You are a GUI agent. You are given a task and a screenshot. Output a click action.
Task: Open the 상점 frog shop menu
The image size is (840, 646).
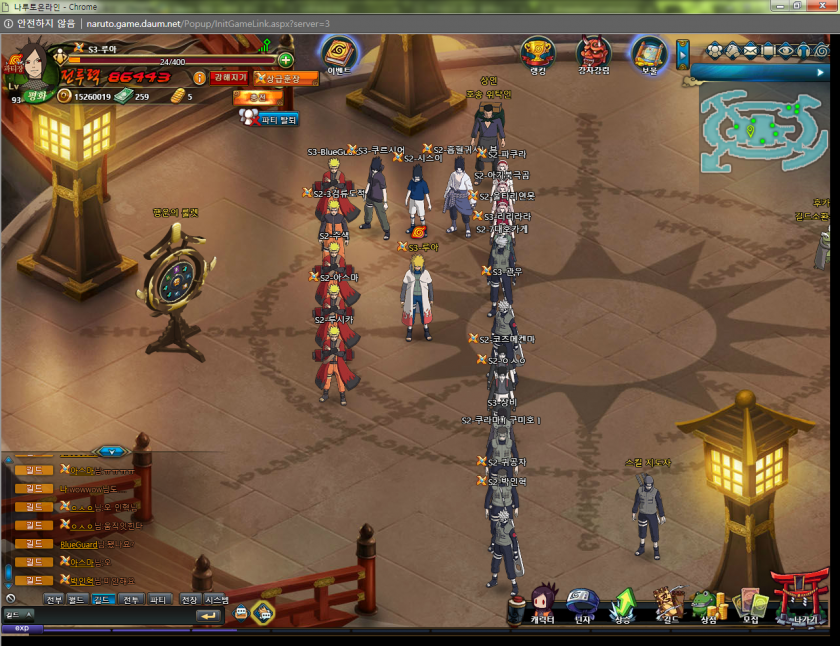(x=708, y=606)
